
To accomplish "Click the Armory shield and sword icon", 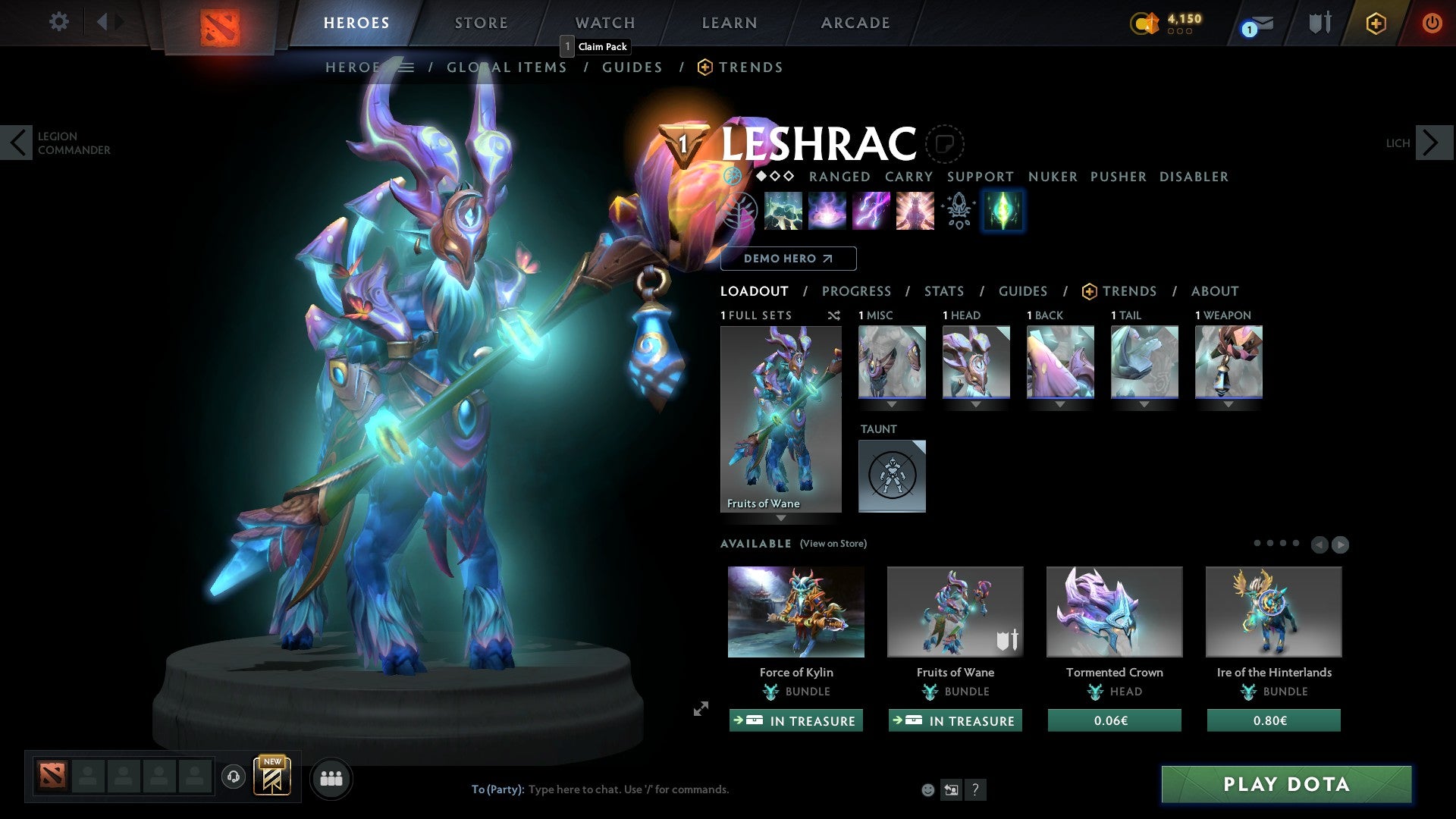I will coord(1319,23).
